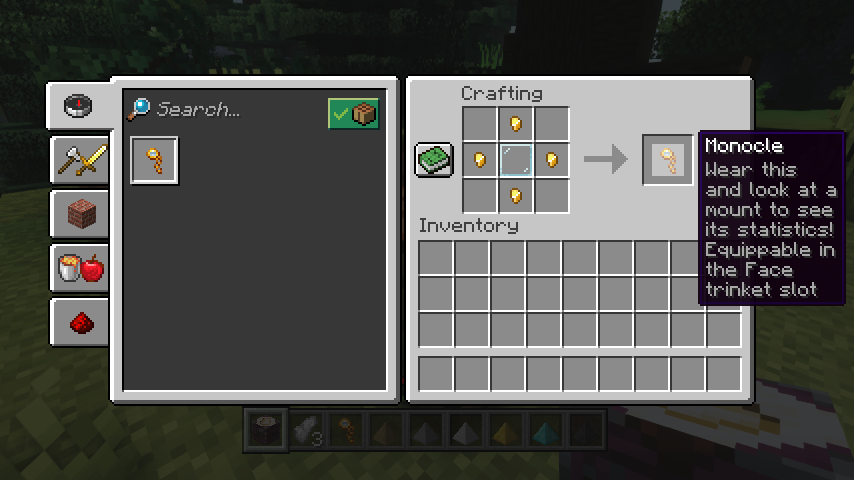Switch to the compass search-all recipe tab
The width and height of the screenshot is (854, 480).
pos(78,105)
